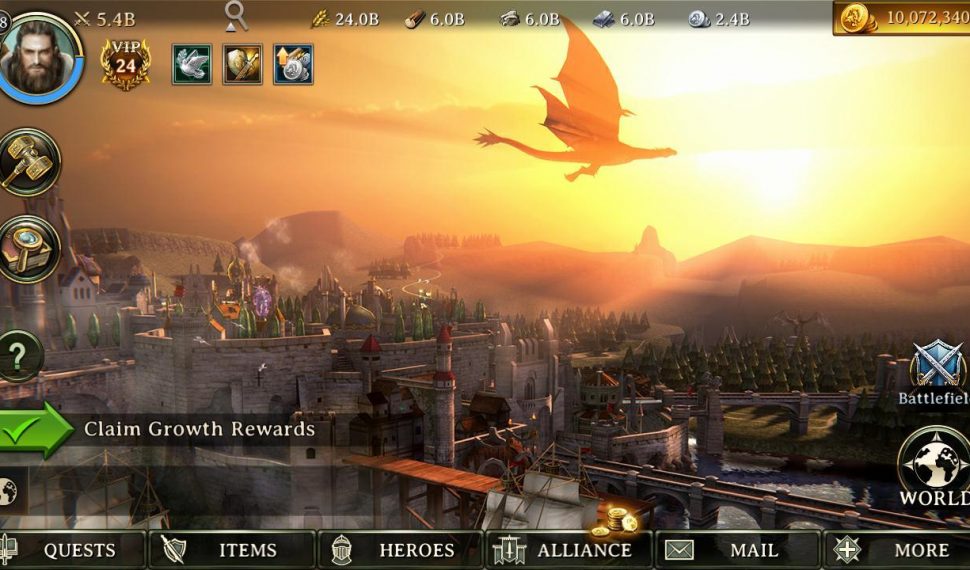
Task: Select the silver coin boost icon
Action: (293, 64)
